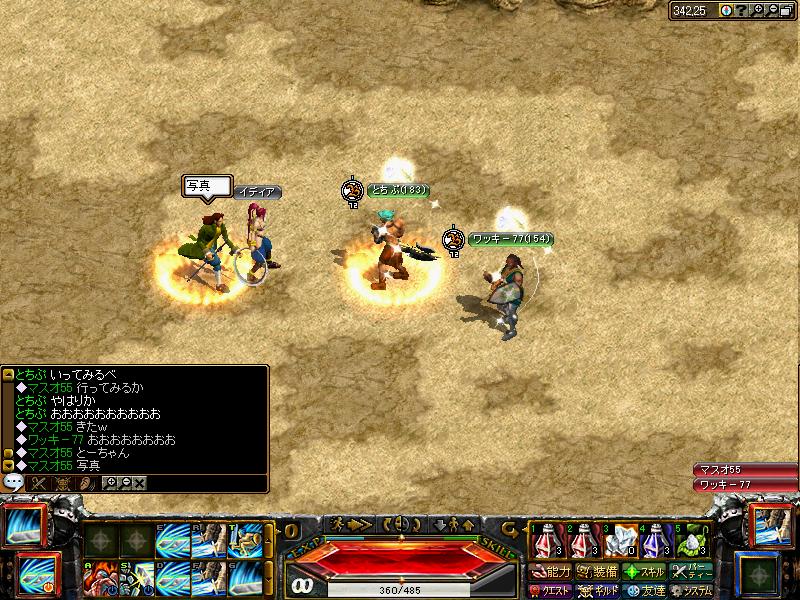Open the スキル (skills) window
This screenshot has width=800, height=600.
point(644,572)
